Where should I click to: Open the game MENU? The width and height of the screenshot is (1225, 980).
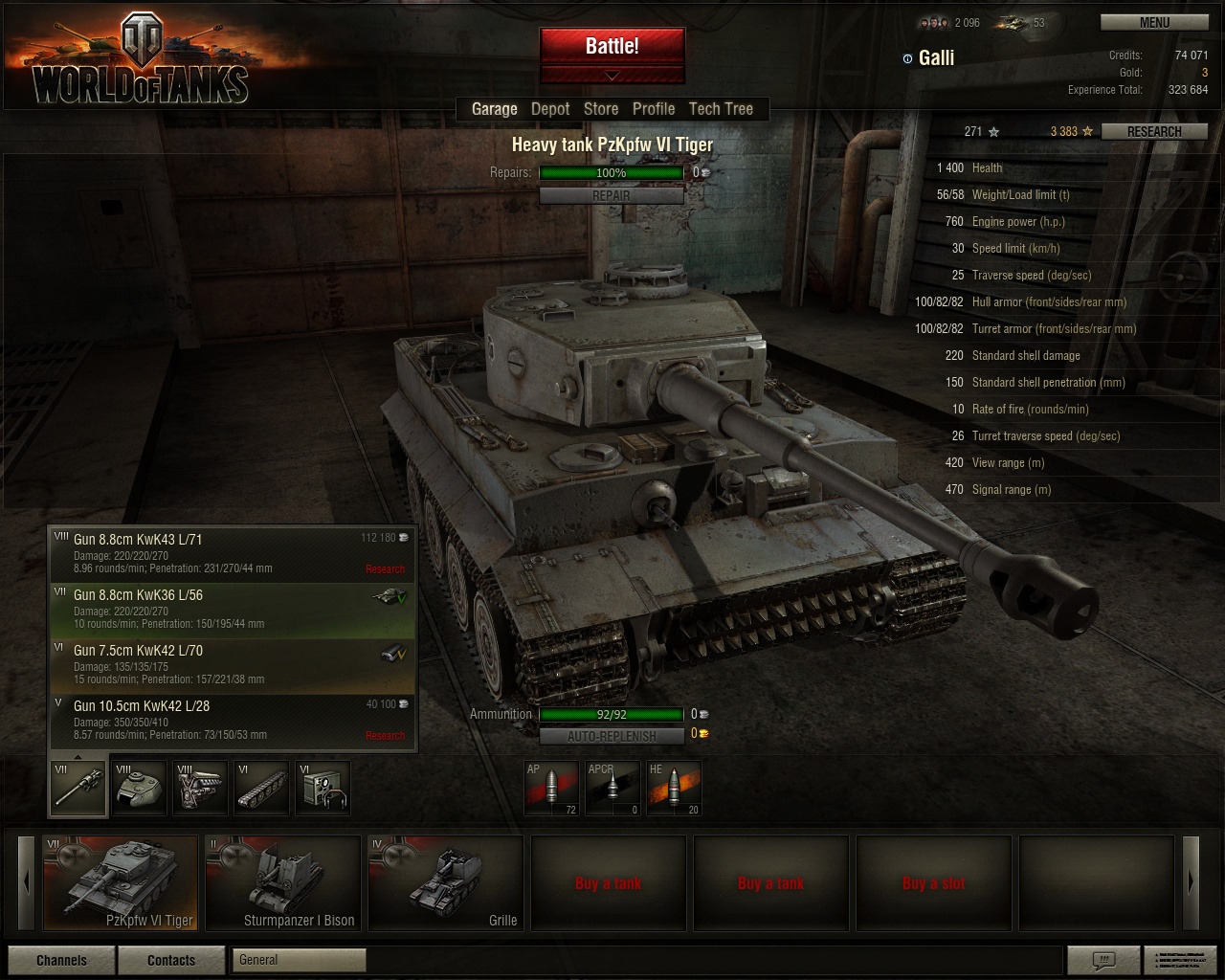click(1153, 22)
